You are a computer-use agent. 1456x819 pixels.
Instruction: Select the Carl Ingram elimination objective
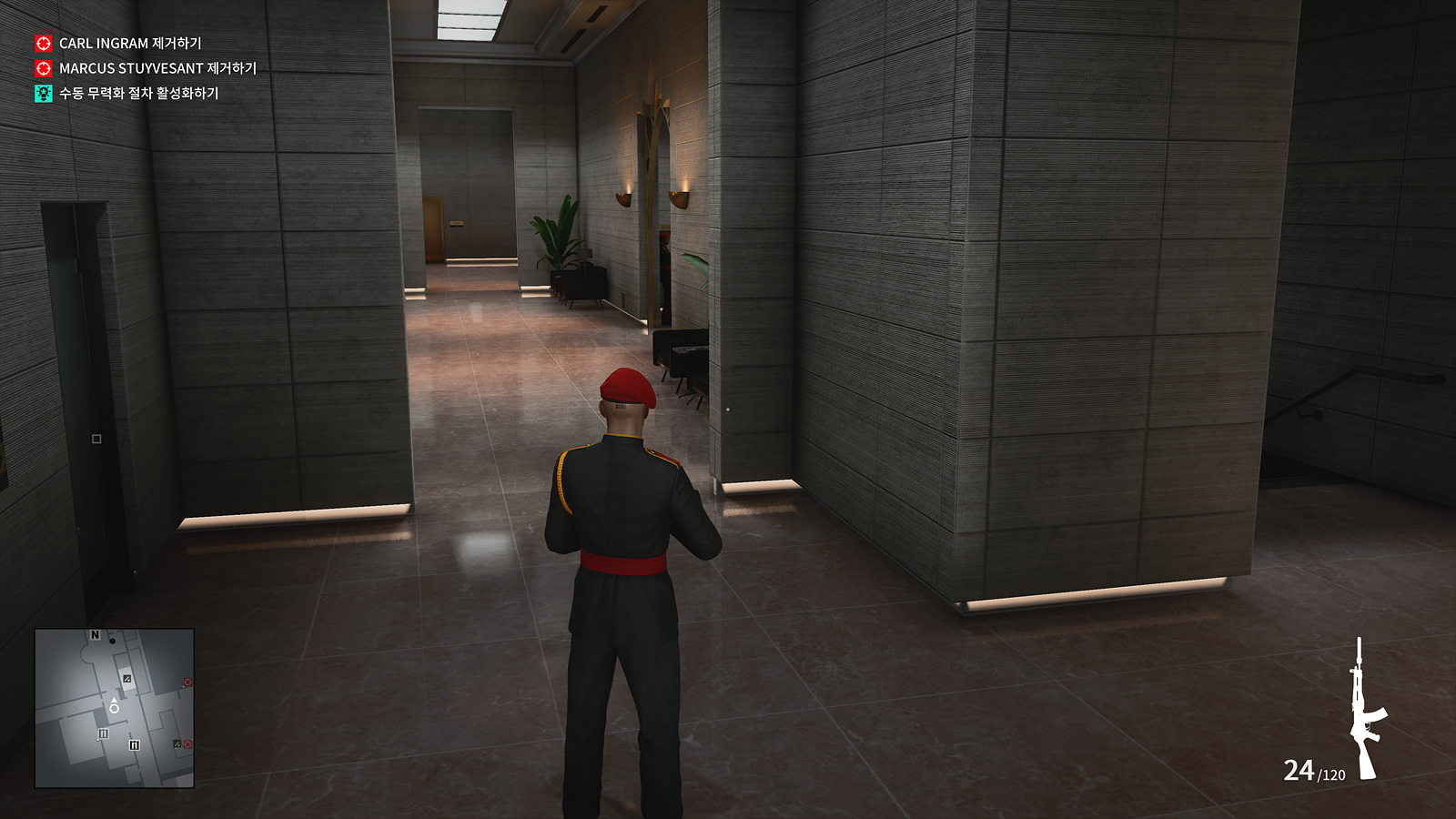pyautogui.click(x=129, y=43)
